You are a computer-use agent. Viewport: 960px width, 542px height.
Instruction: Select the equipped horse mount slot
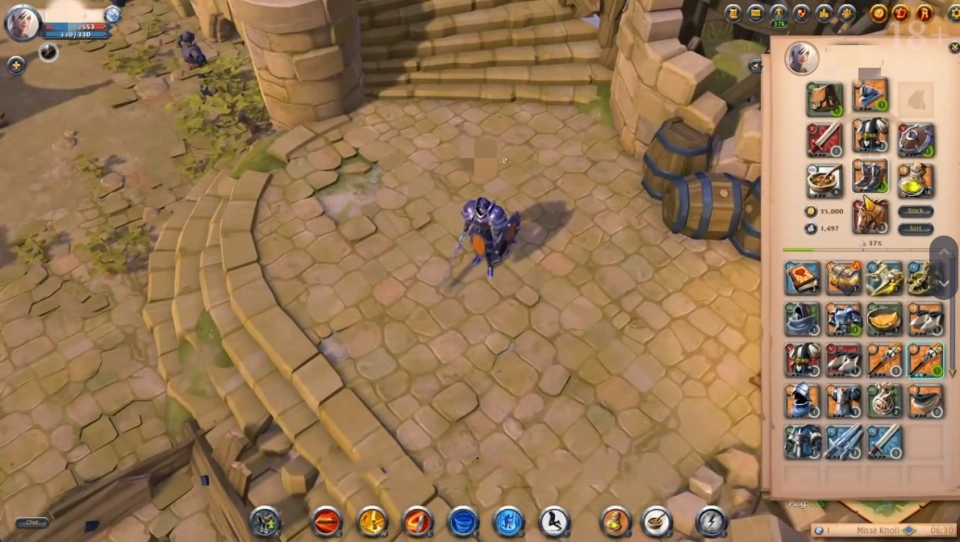click(870, 216)
